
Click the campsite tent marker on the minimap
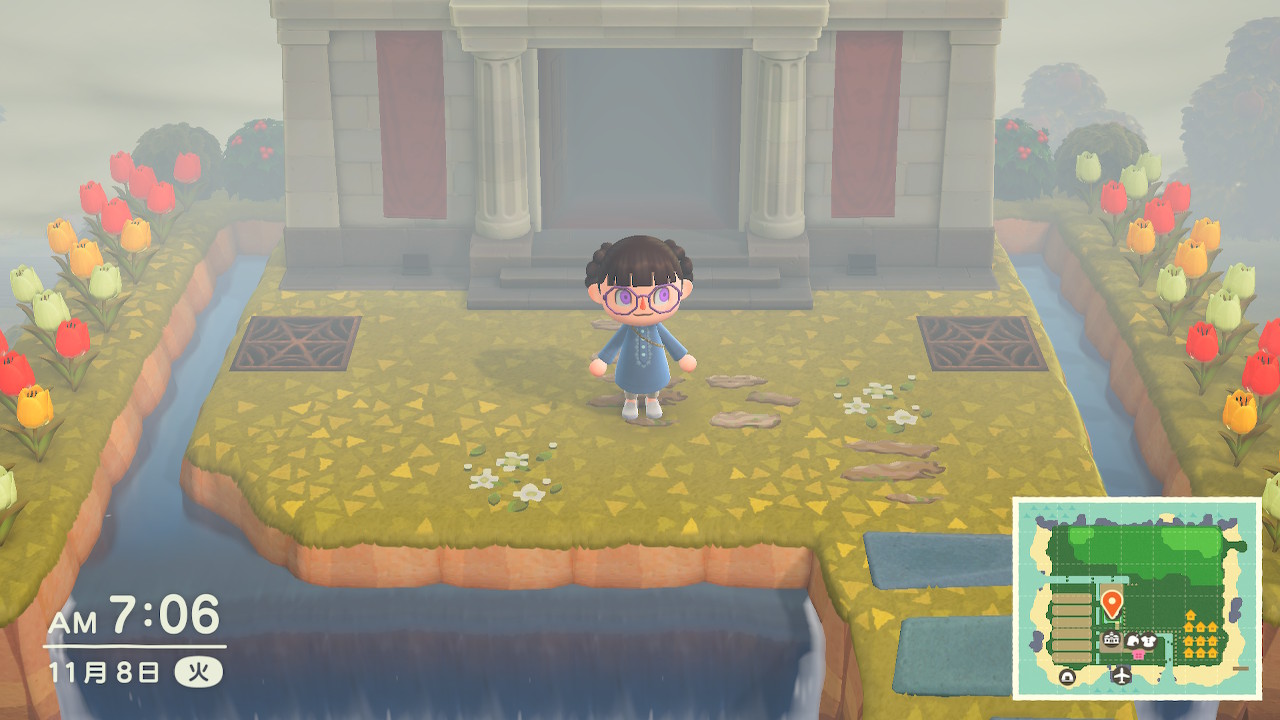coord(1068,677)
